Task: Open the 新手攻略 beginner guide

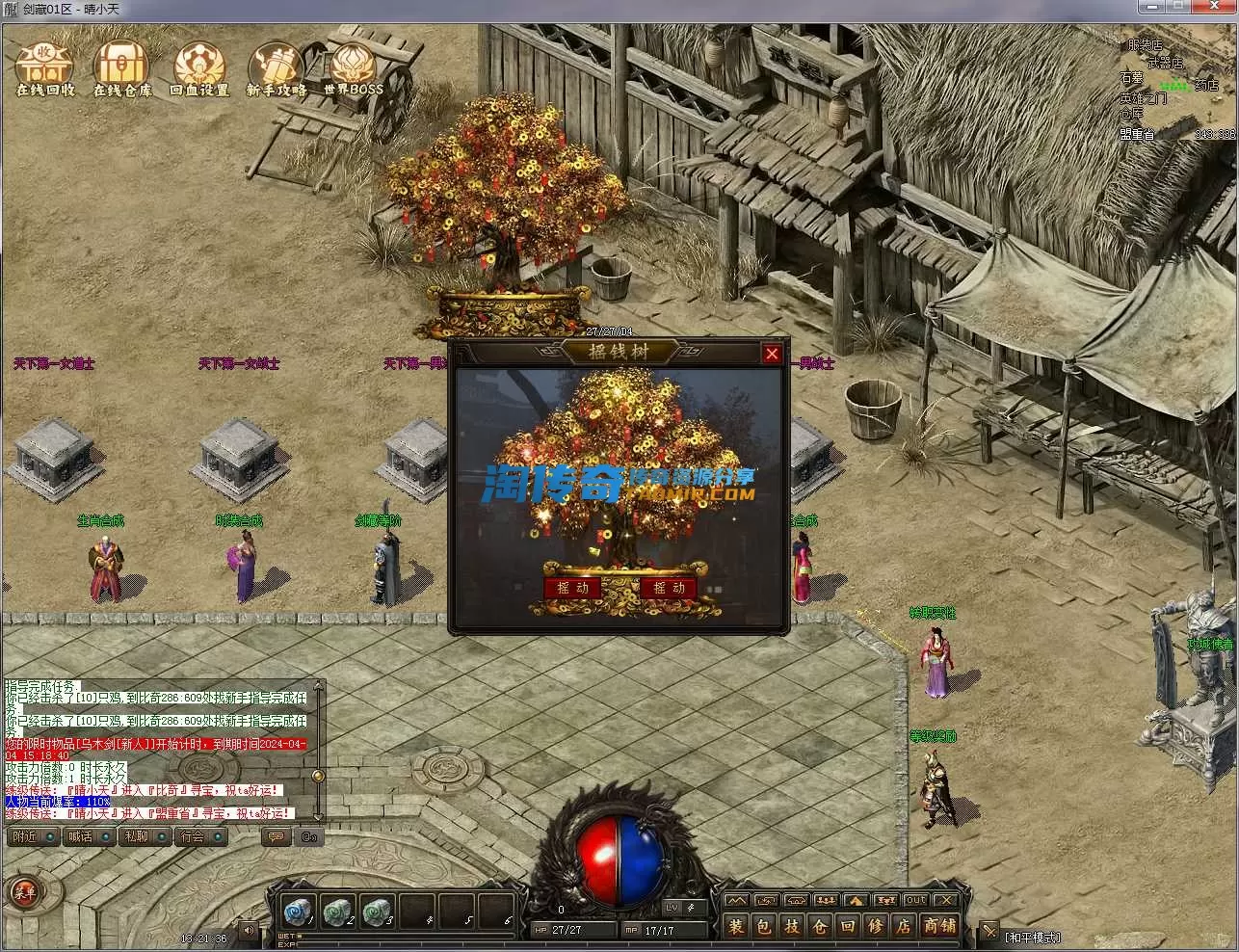Action: tap(277, 67)
